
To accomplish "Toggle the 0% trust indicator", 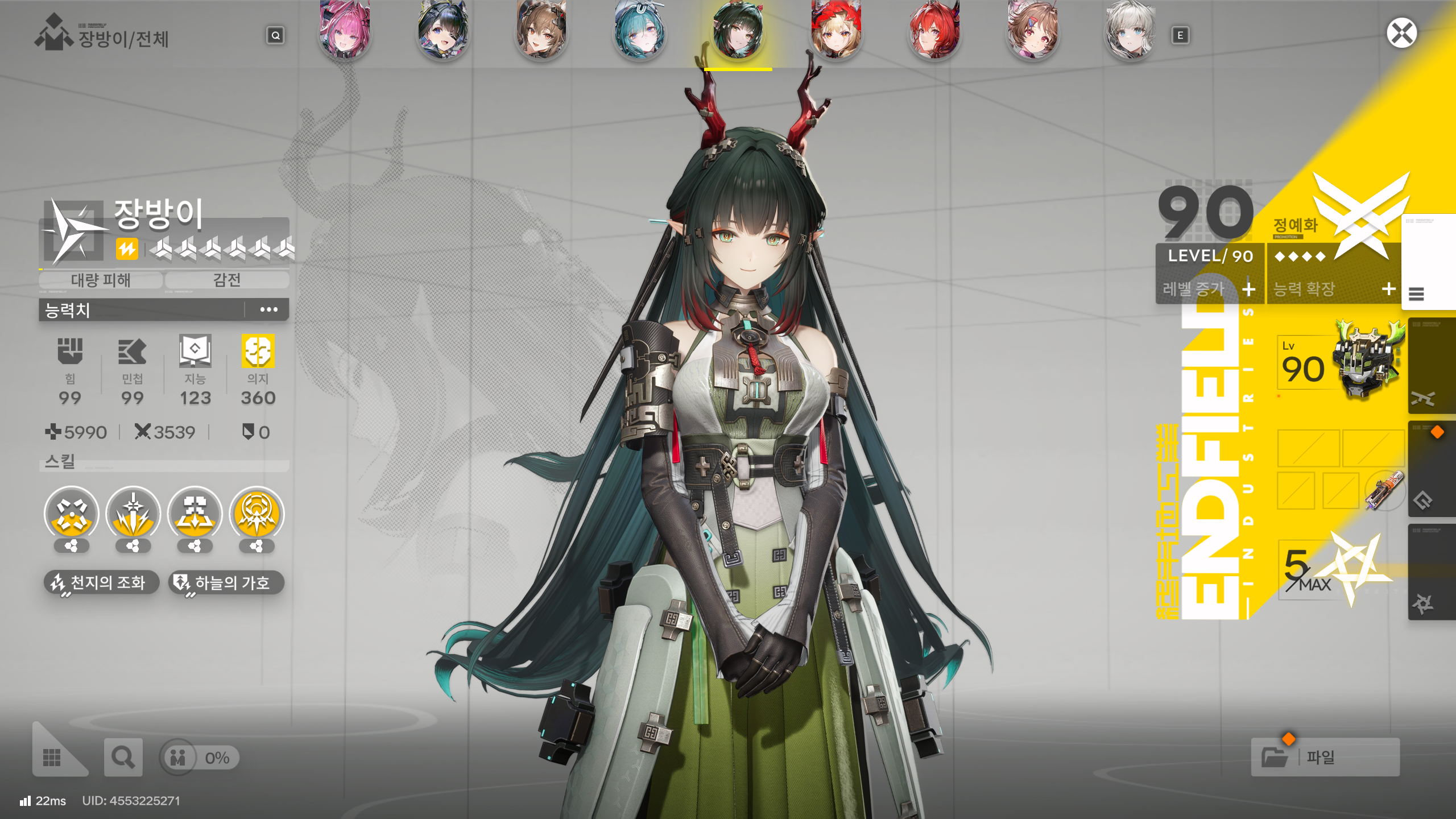I will pos(200,758).
